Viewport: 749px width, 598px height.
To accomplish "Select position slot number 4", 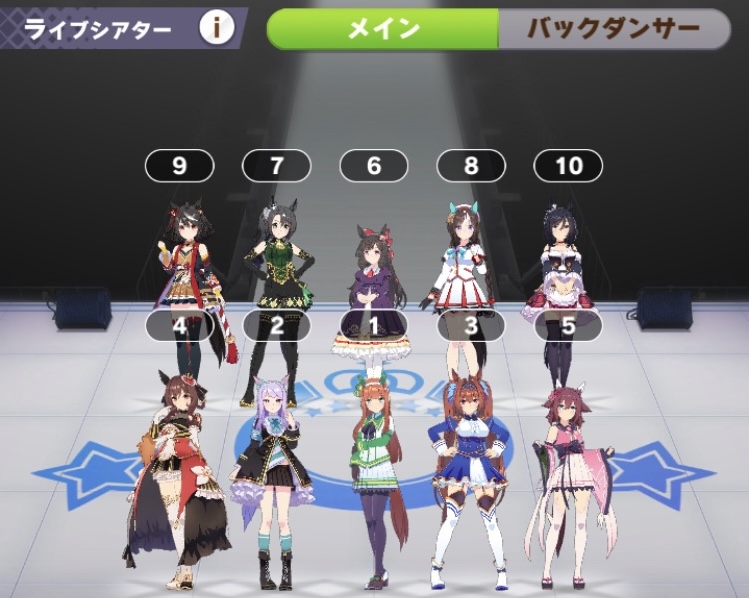I will click(x=179, y=324).
